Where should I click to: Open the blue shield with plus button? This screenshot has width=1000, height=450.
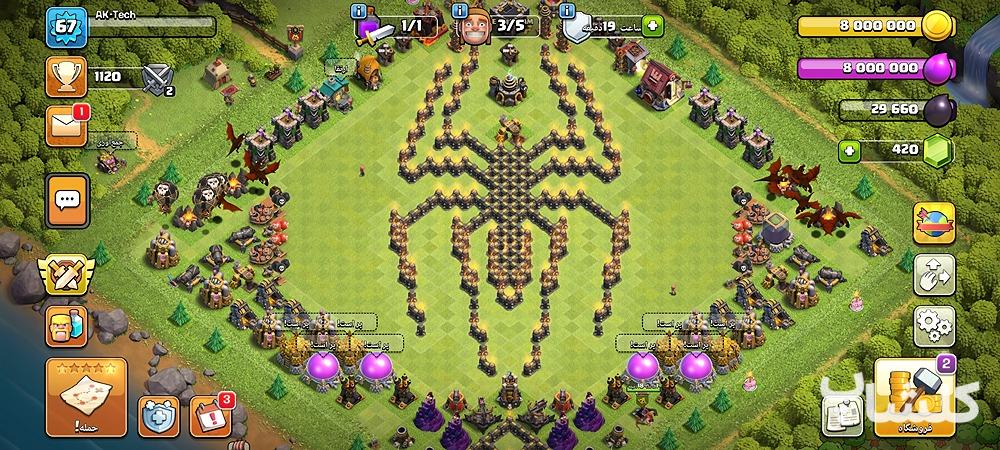(x=159, y=413)
